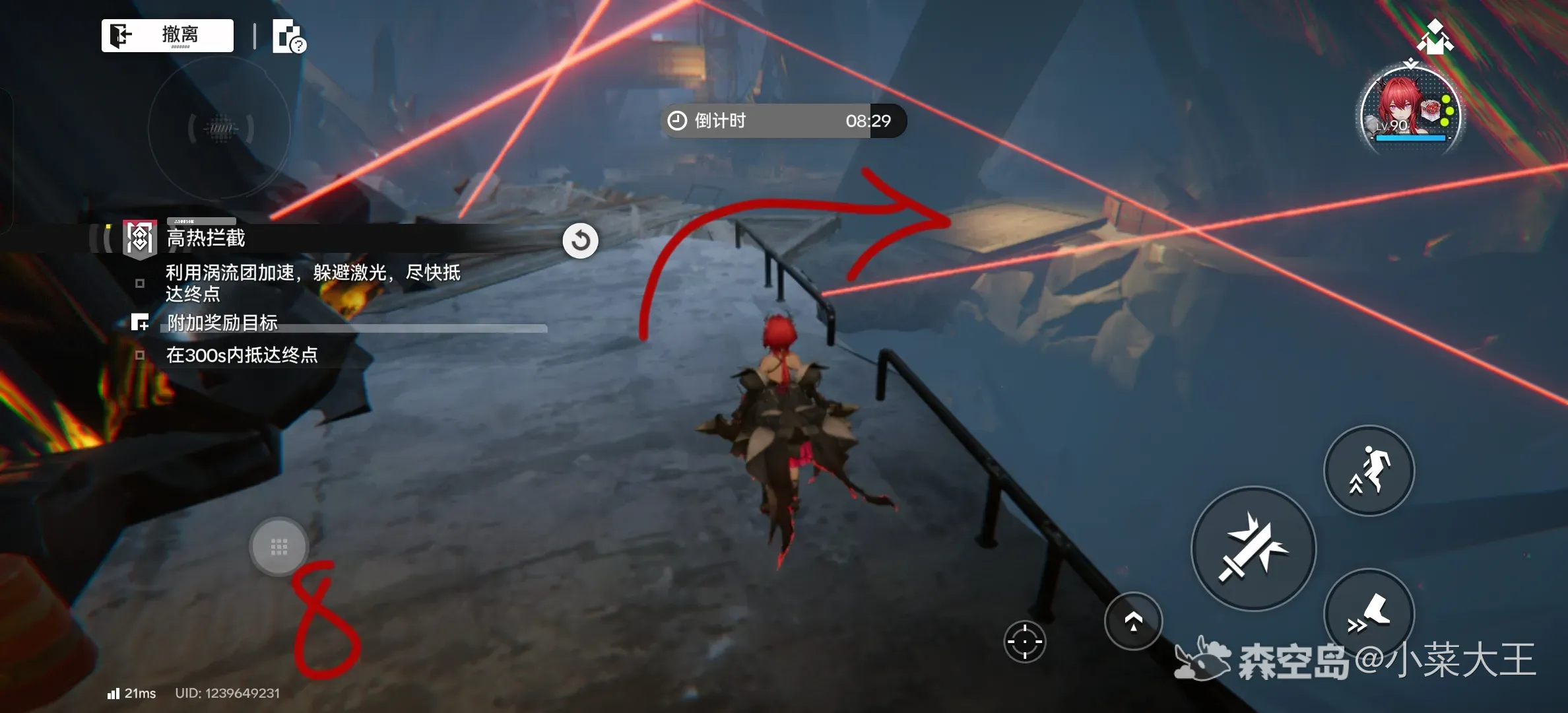Trigger the jump action button
The height and width of the screenshot is (713, 1568).
point(1369,471)
